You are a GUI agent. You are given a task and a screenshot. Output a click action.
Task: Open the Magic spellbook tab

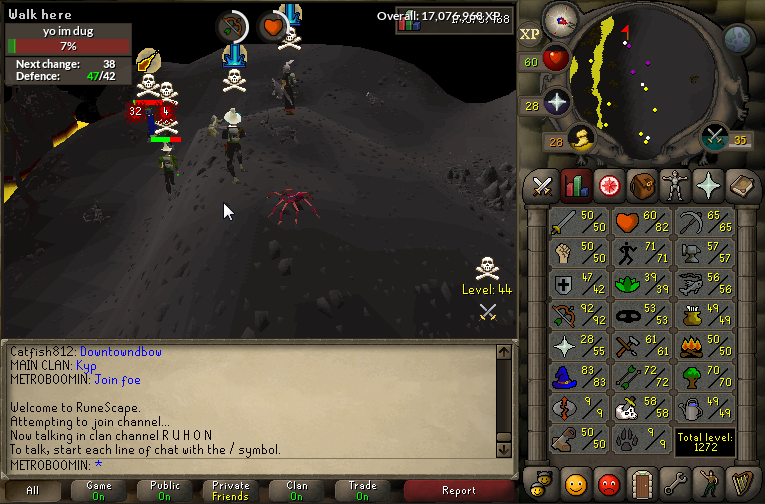coord(741,186)
